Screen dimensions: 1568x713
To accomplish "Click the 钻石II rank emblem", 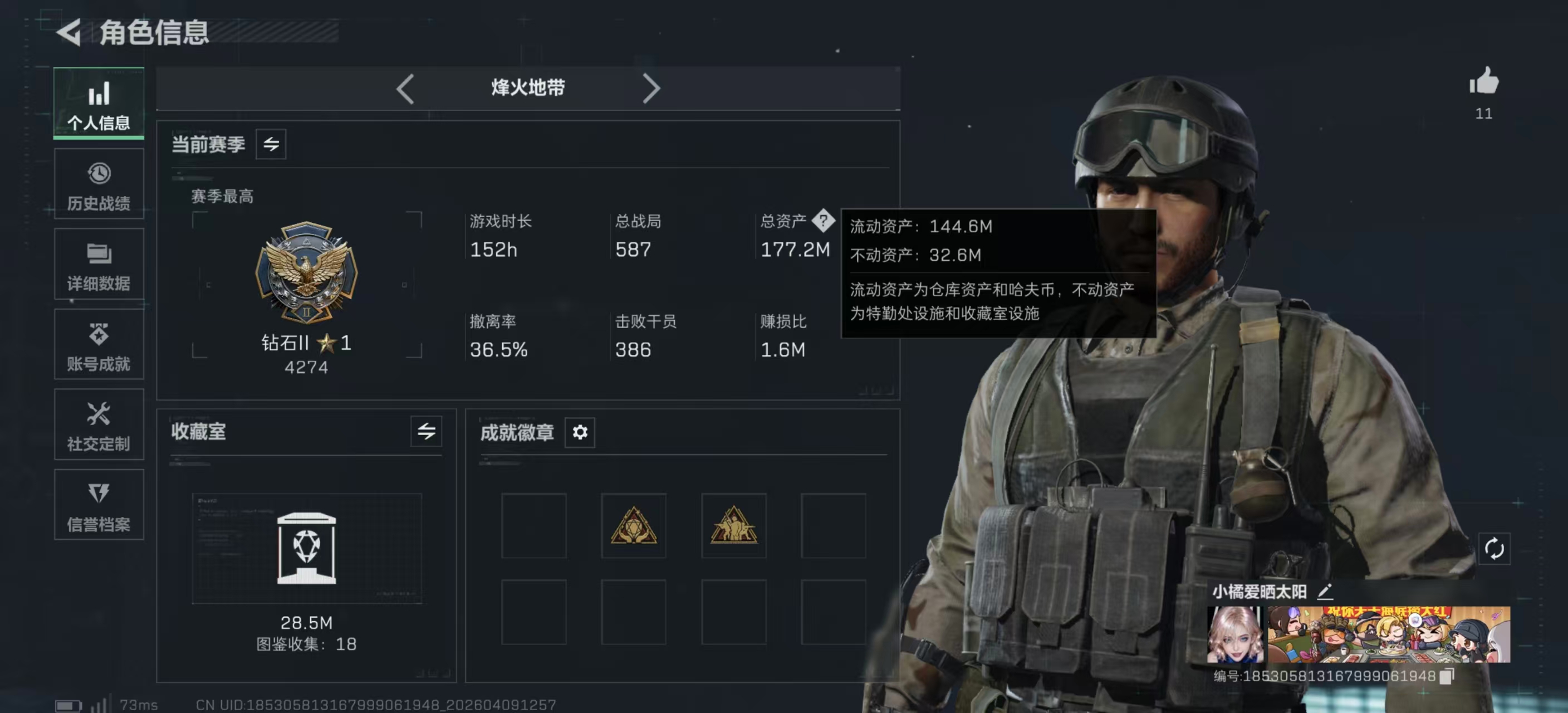I will tap(307, 272).
